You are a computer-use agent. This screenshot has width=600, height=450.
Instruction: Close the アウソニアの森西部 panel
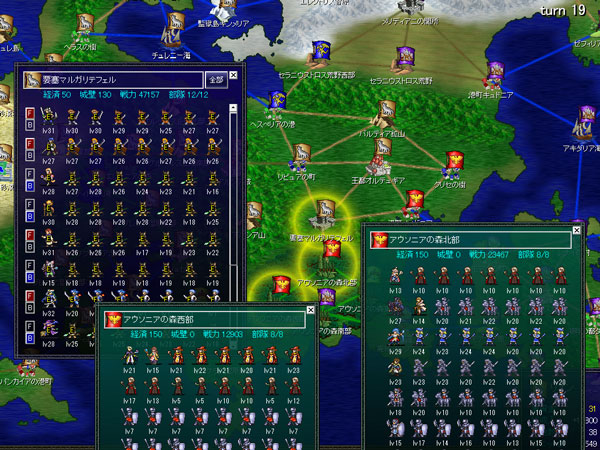pyautogui.click(x=308, y=318)
